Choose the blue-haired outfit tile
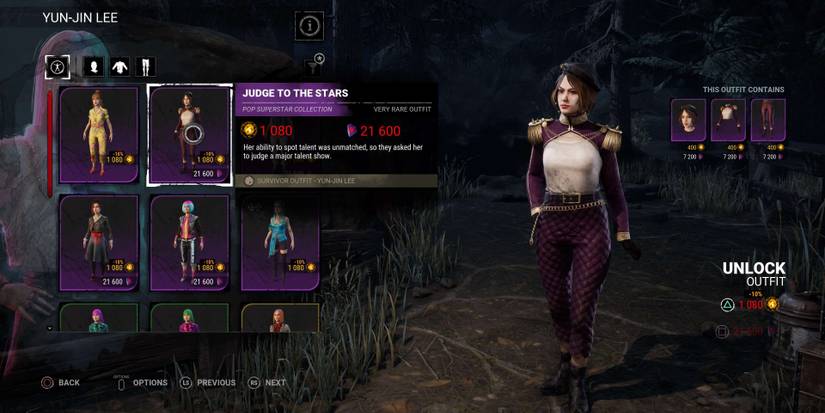 (190, 242)
